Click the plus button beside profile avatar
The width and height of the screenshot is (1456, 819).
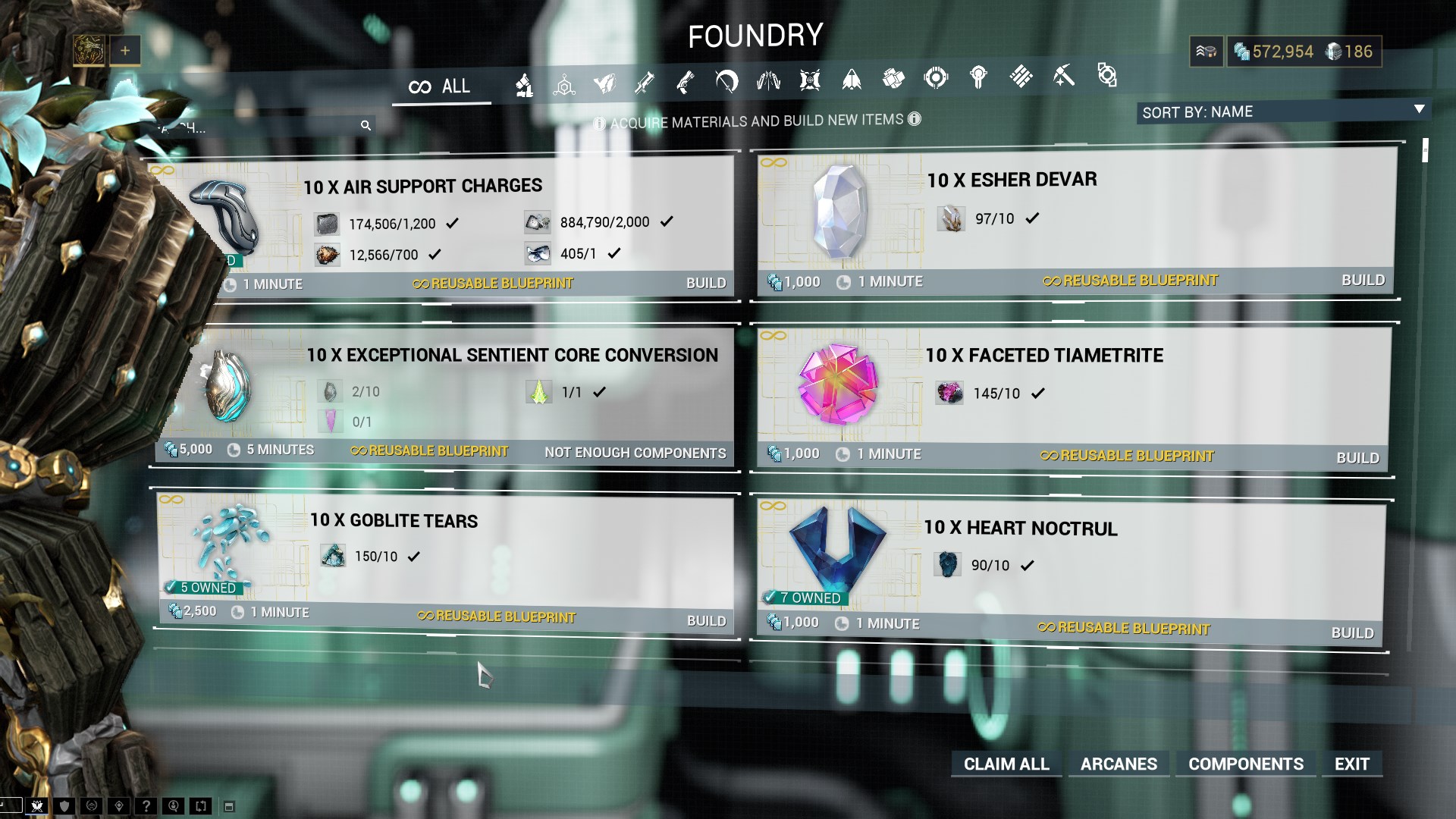(x=125, y=51)
